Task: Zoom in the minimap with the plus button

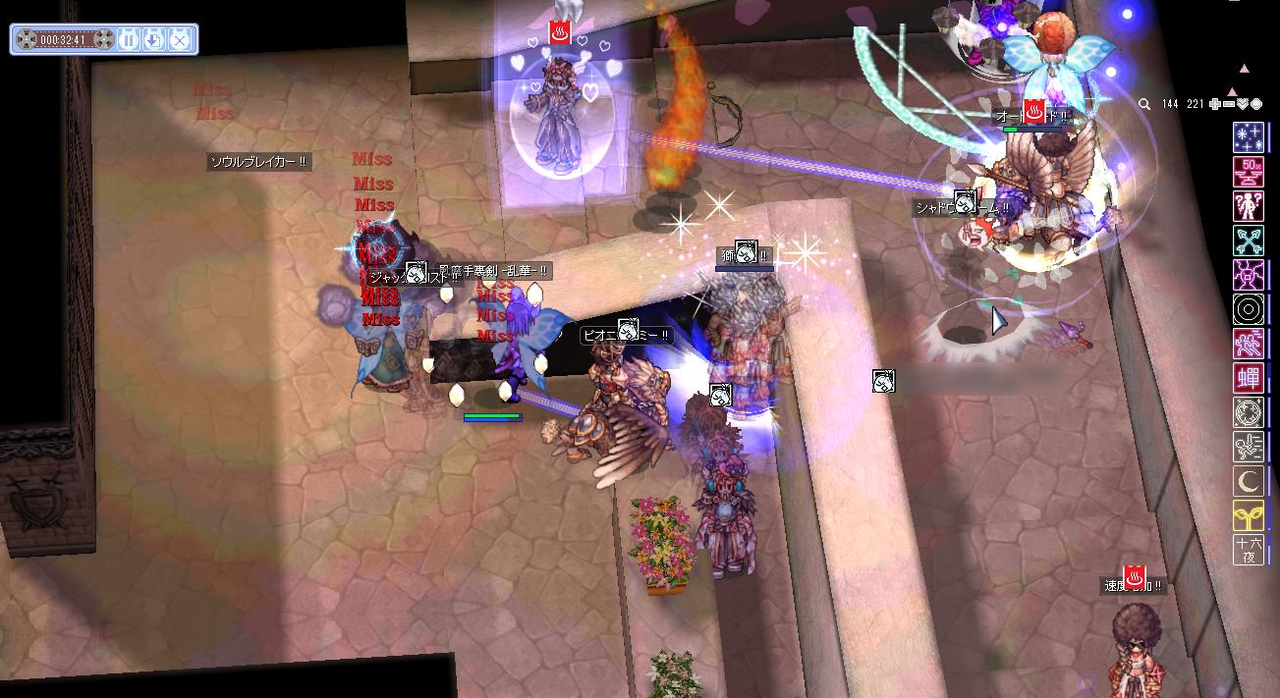Action: (1215, 104)
